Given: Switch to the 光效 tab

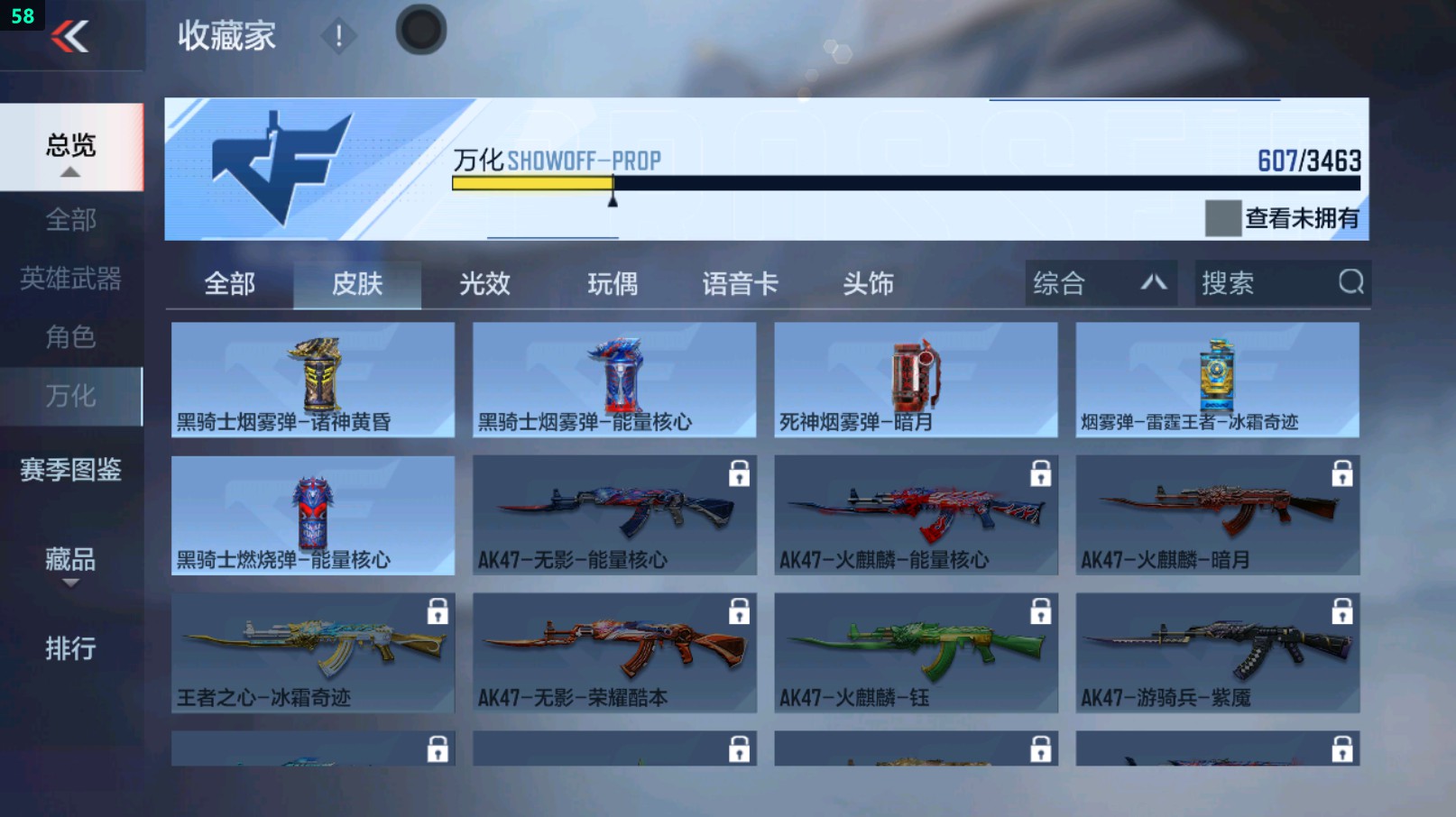Looking at the screenshot, I should click(x=485, y=283).
